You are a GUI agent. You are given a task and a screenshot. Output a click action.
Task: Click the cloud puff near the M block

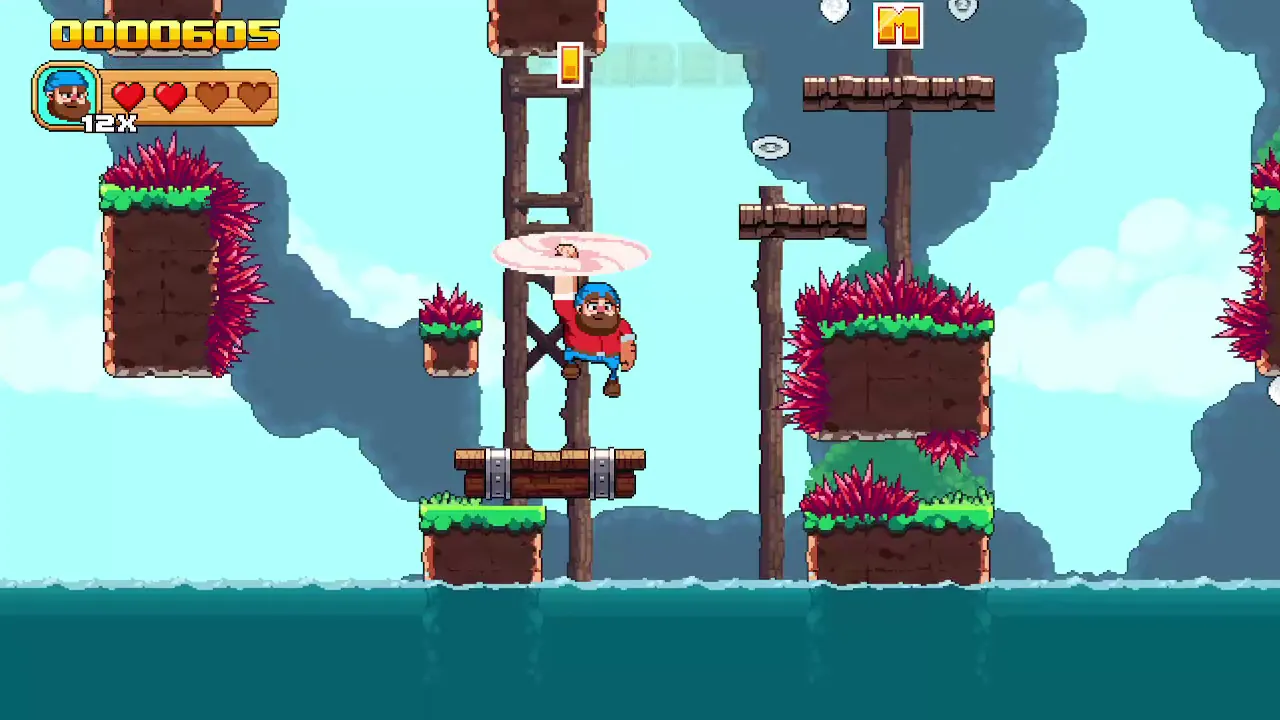coord(835,10)
